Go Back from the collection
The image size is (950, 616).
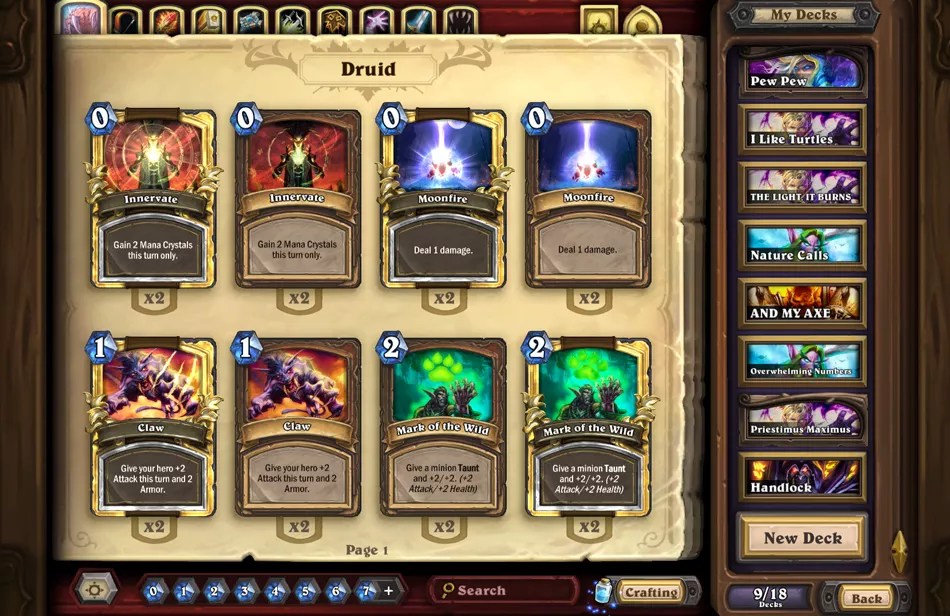point(866,598)
